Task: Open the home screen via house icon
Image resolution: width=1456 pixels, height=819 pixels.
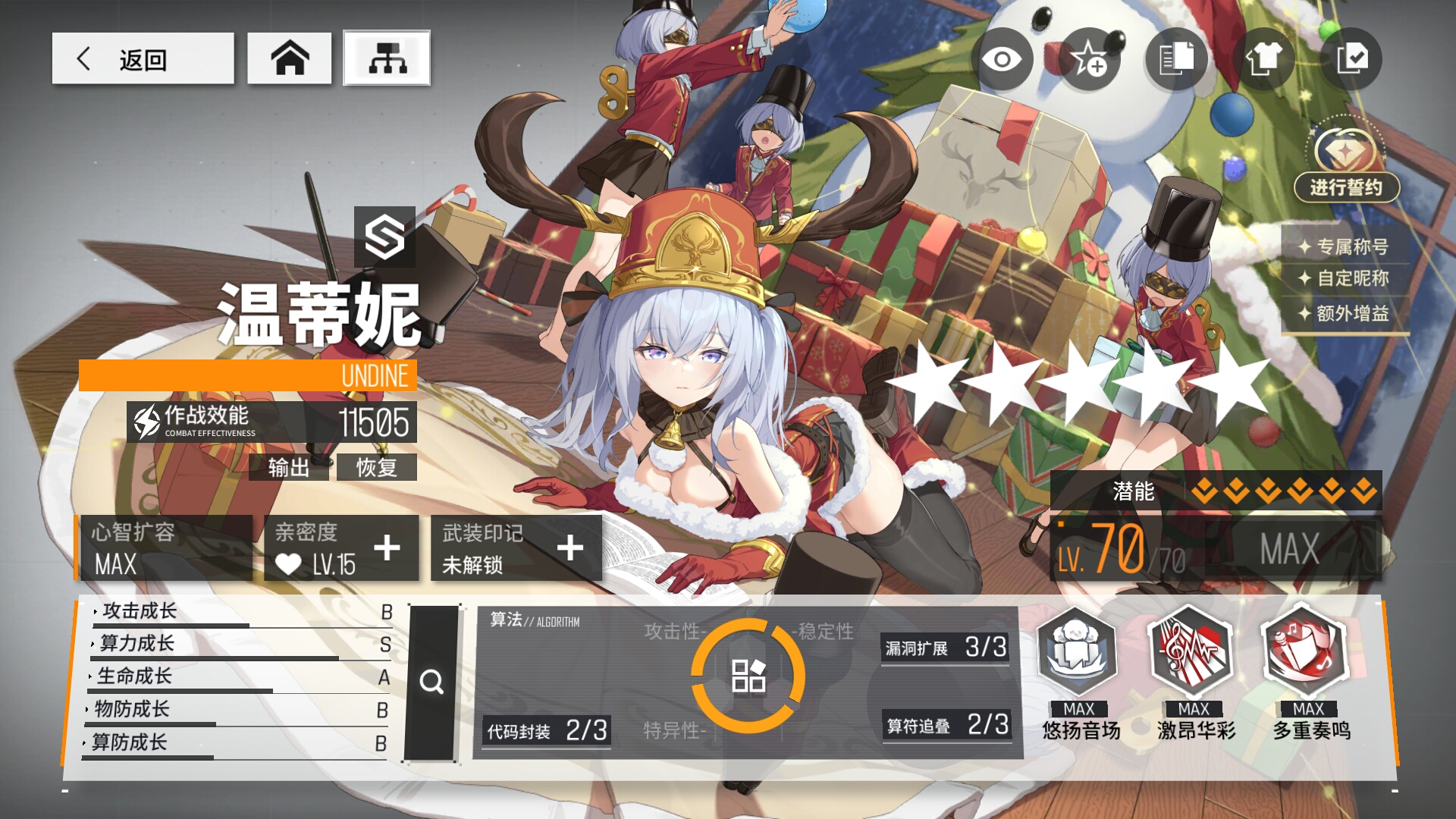Action: (289, 58)
